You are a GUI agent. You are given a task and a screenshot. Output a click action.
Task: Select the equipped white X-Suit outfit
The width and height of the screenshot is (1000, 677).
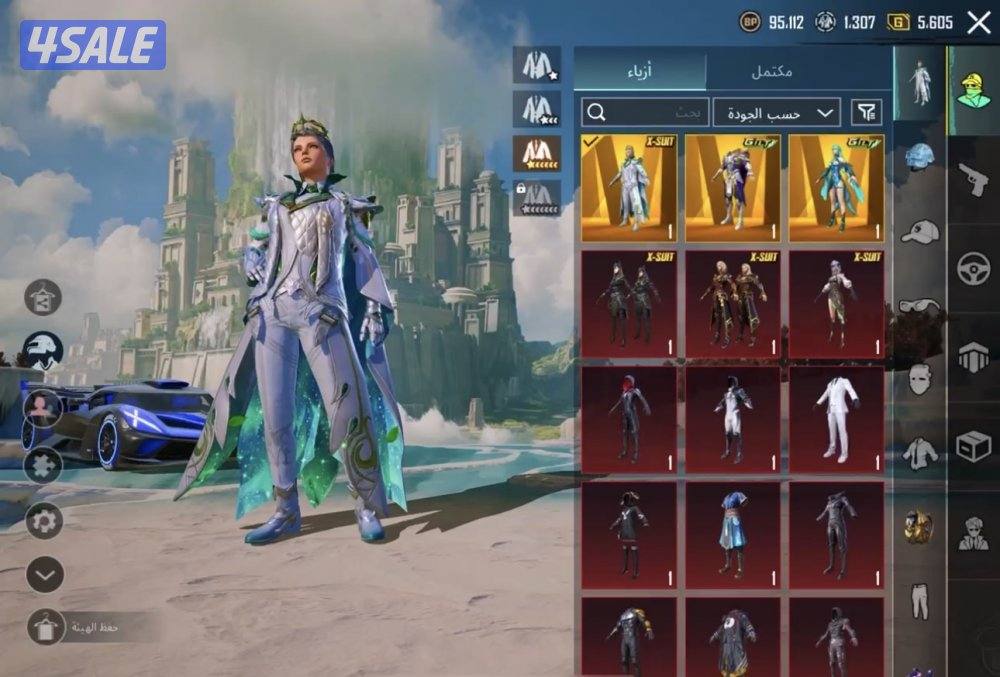tap(629, 189)
